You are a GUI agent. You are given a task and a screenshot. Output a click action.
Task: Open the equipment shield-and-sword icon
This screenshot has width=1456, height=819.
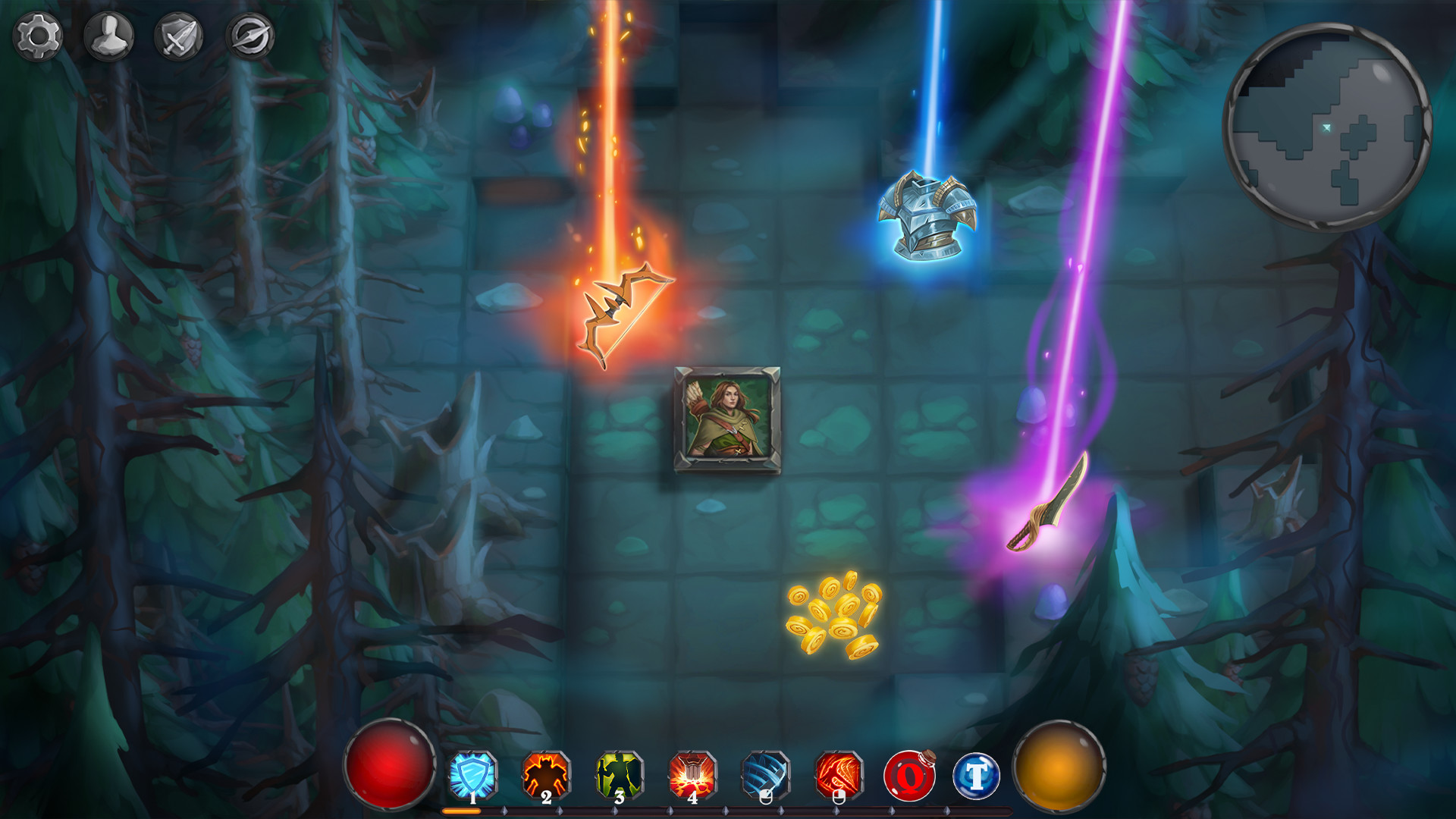tap(179, 35)
